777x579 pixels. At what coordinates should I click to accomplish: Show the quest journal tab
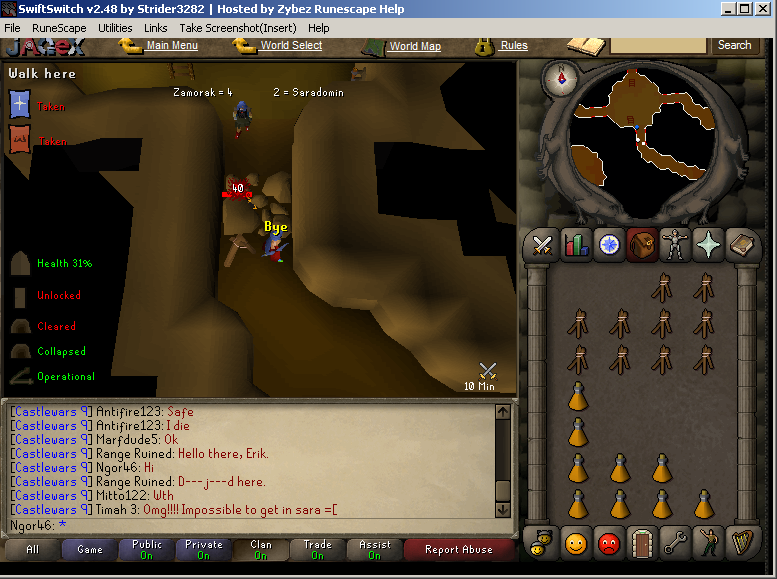(x=609, y=245)
